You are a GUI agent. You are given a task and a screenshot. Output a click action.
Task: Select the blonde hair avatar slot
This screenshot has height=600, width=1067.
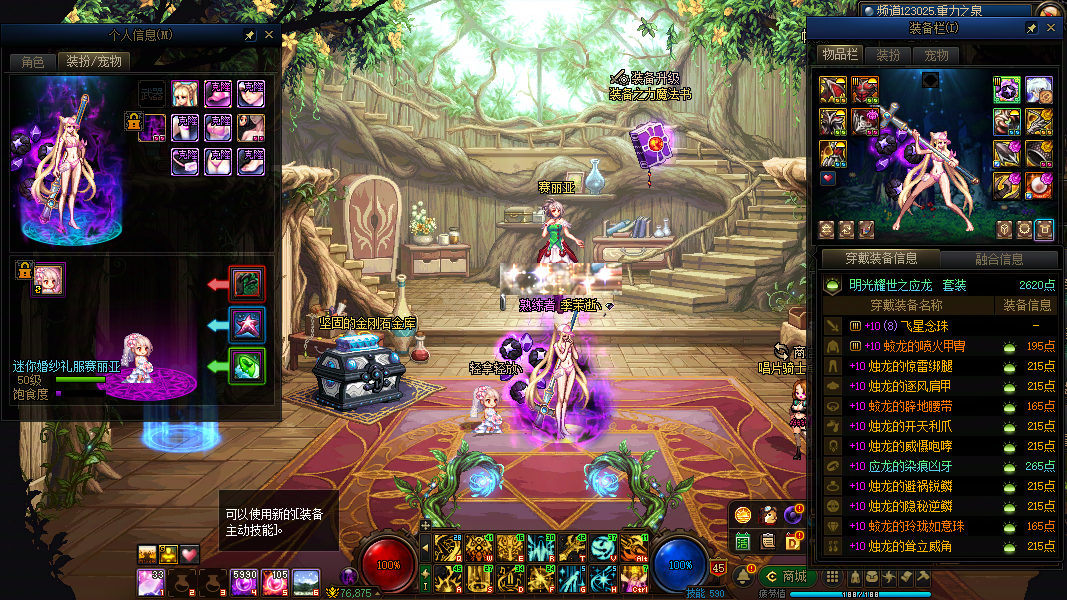tap(186, 95)
